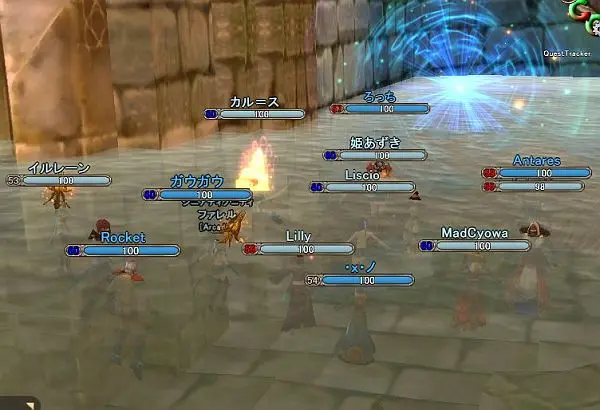600x410 pixels.
Task: Target the Liscio nameplate
Action: (x=361, y=175)
